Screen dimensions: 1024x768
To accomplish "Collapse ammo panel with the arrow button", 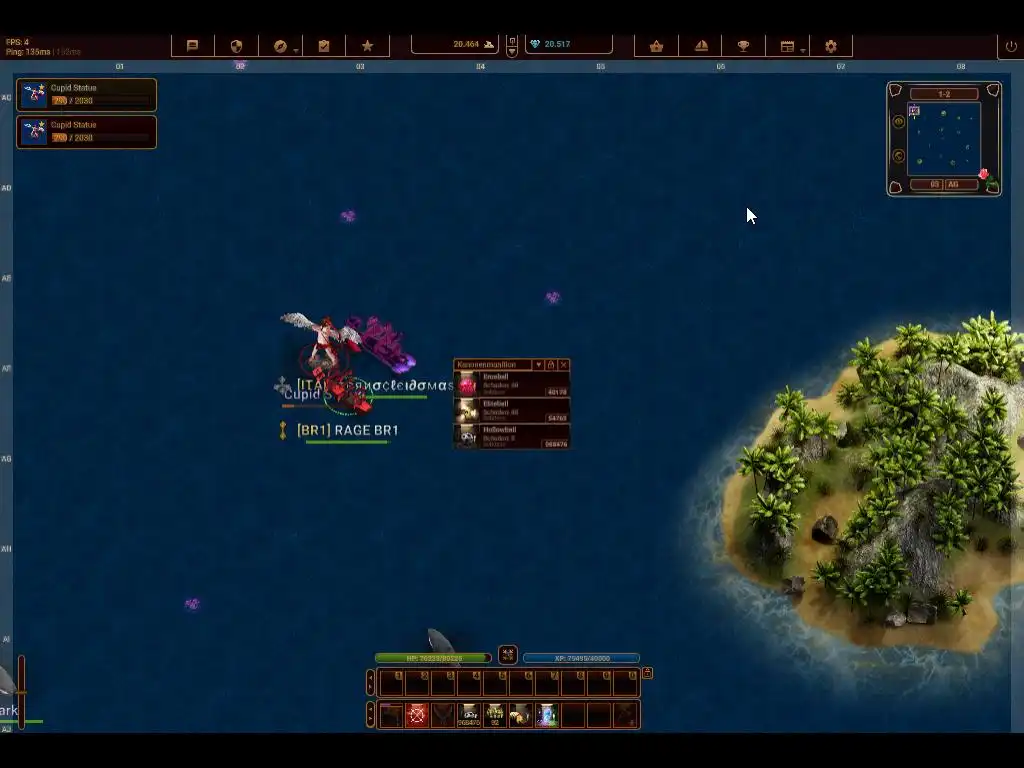I will tap(538, 365).
